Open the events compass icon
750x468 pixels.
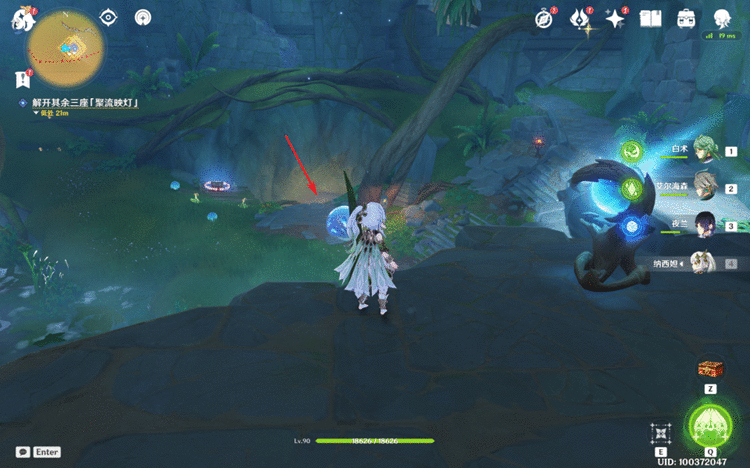coord(543,18)
